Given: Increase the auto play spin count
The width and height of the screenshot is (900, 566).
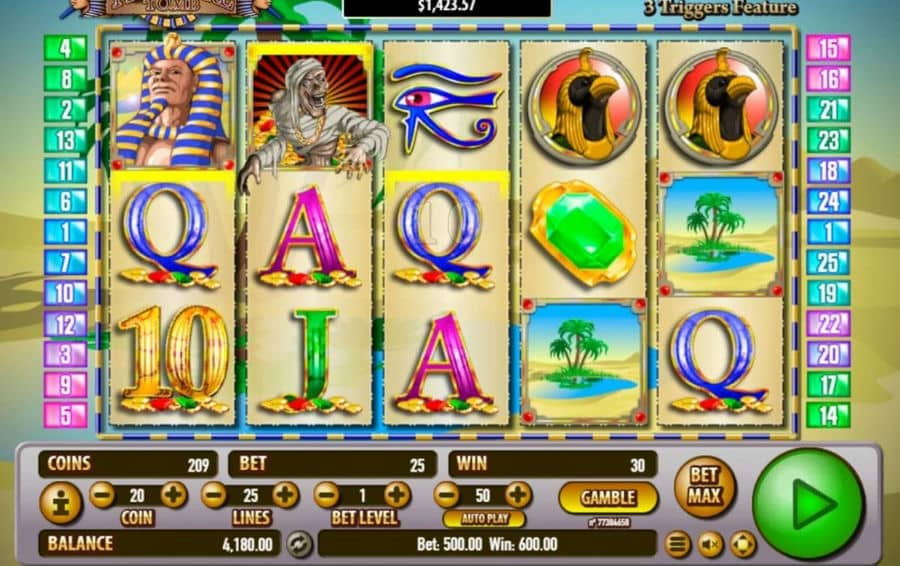Looking at the screenshot, I should [x=518, y=494].
